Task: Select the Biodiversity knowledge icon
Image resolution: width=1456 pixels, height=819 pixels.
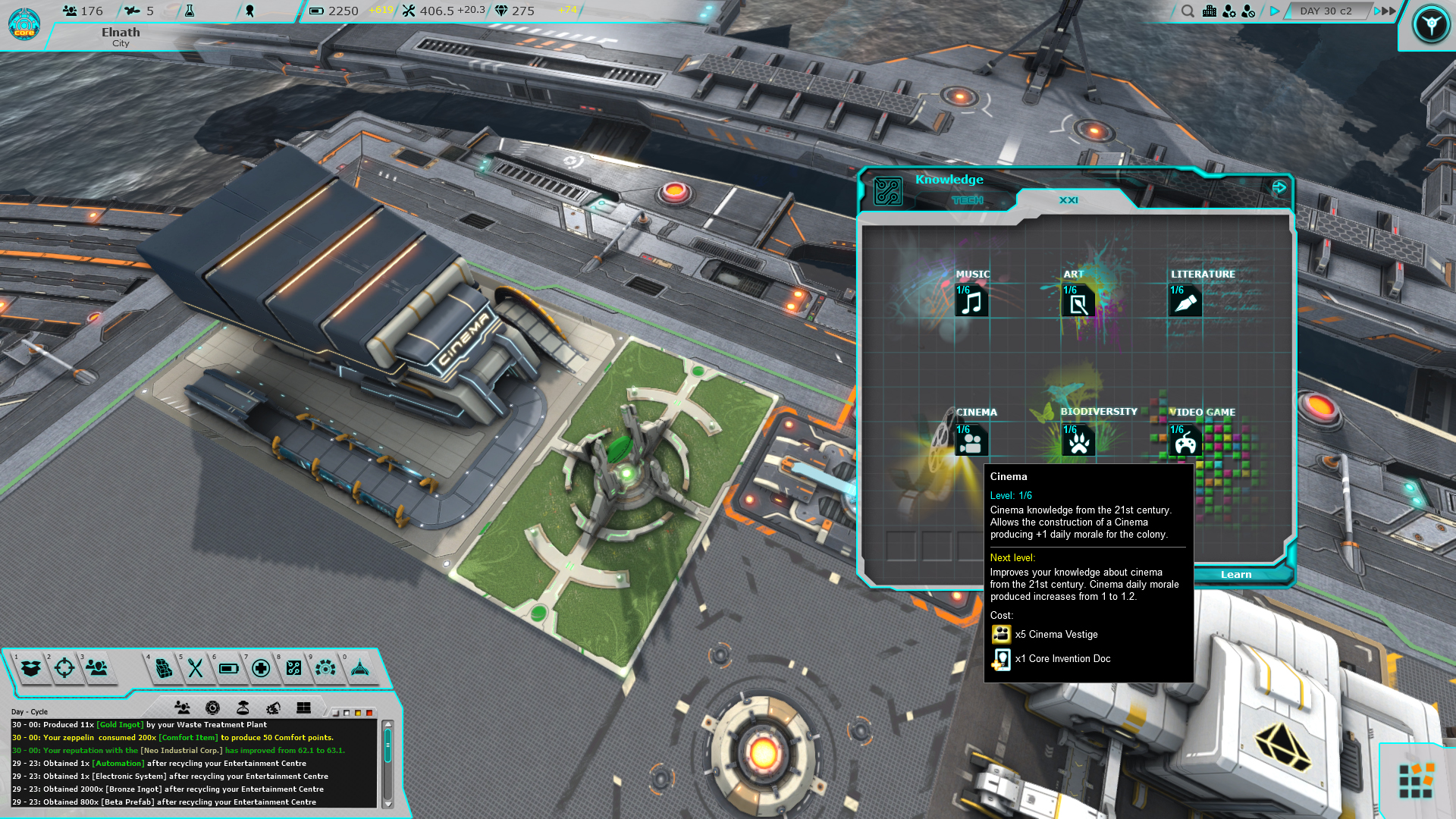Action: click(1078, 440)
